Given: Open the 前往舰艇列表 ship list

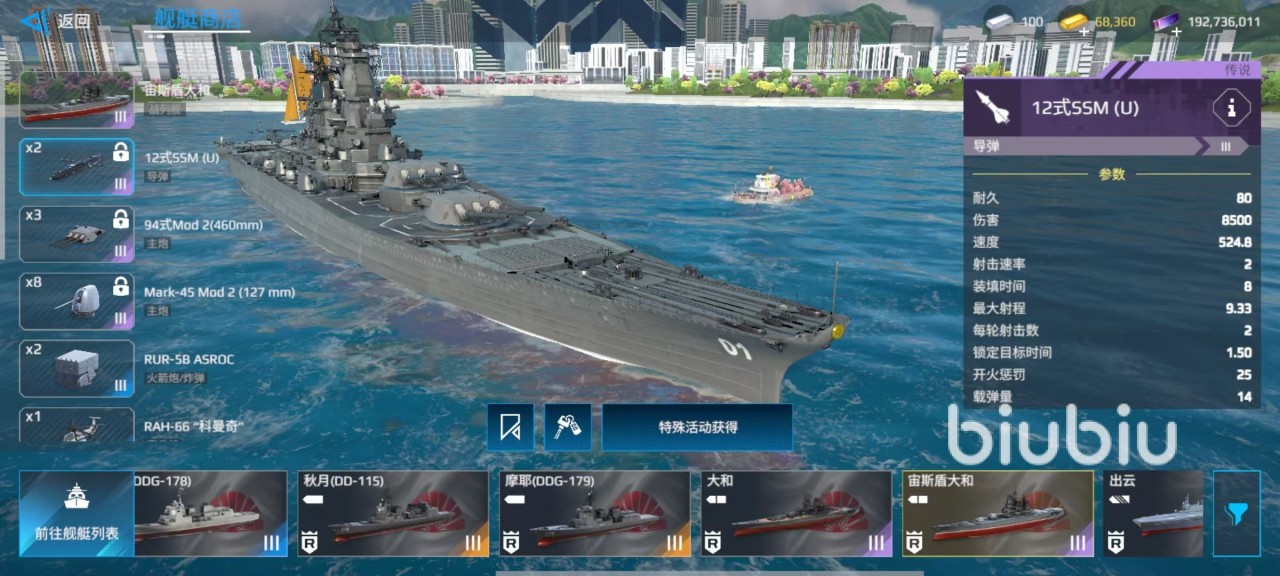Looking at the screenshot, I should tap(77, 513).
